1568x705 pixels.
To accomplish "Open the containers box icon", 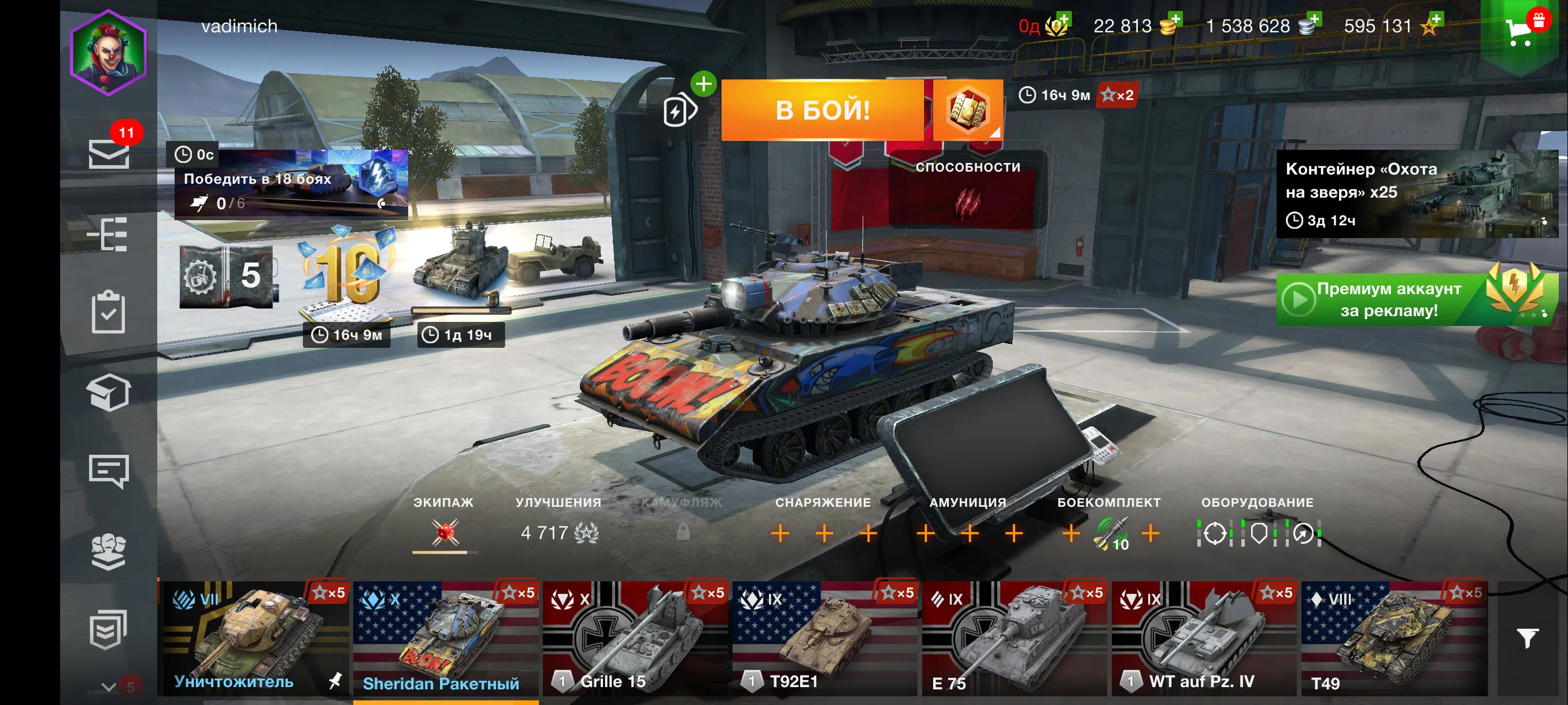I will [x=108, y=392].
